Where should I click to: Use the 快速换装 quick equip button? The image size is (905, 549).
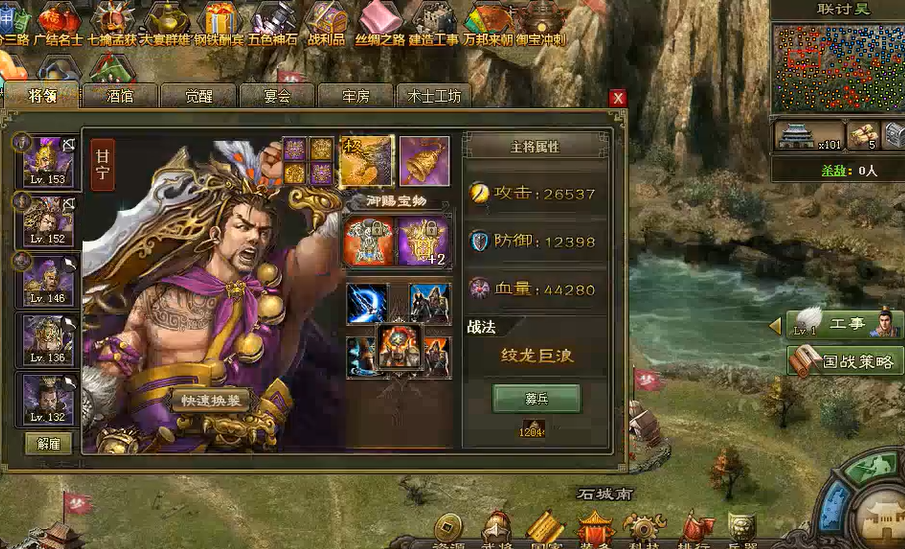coord(211,401)
